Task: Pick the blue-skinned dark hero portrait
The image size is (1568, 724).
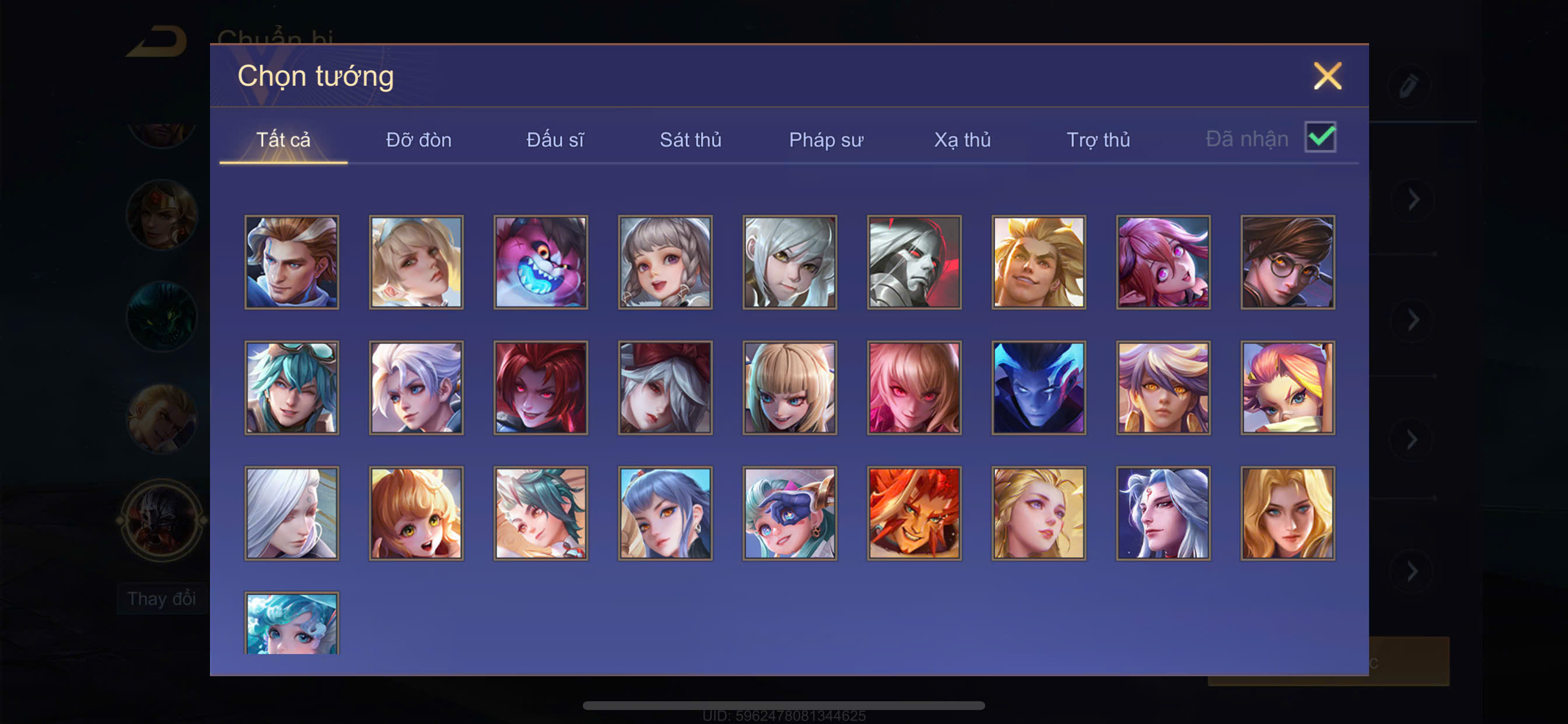Action: (x=1038, y=388)
